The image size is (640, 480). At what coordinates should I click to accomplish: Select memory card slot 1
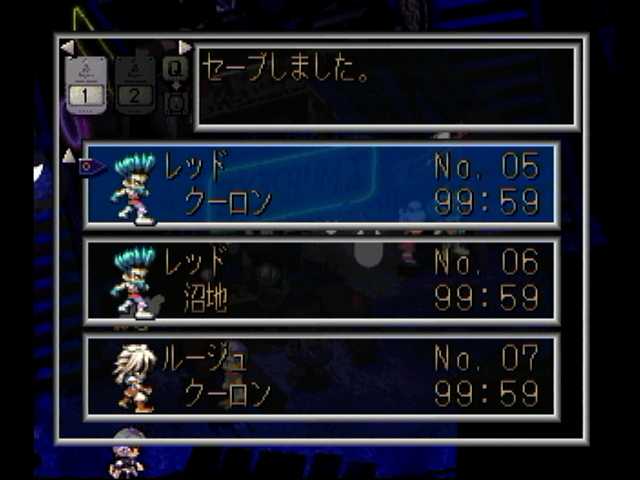pos(85,84)
